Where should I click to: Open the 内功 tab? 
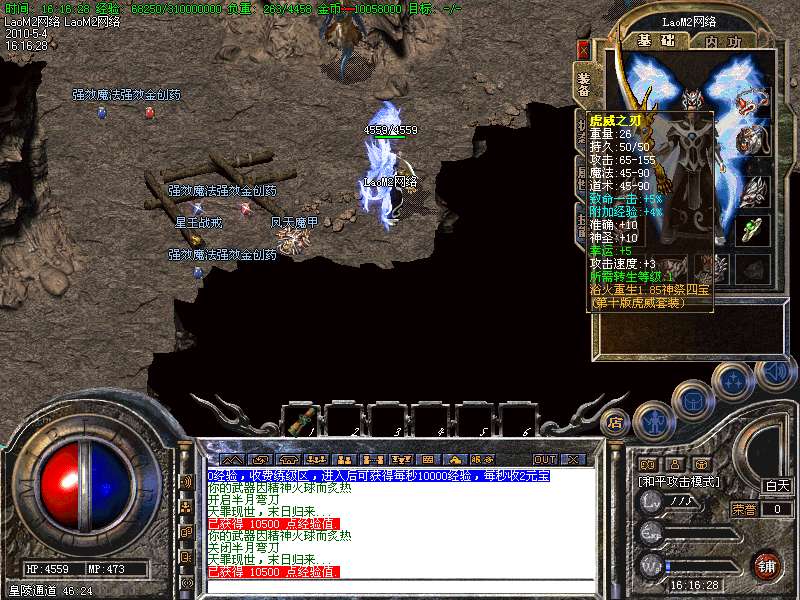(723, 41)
